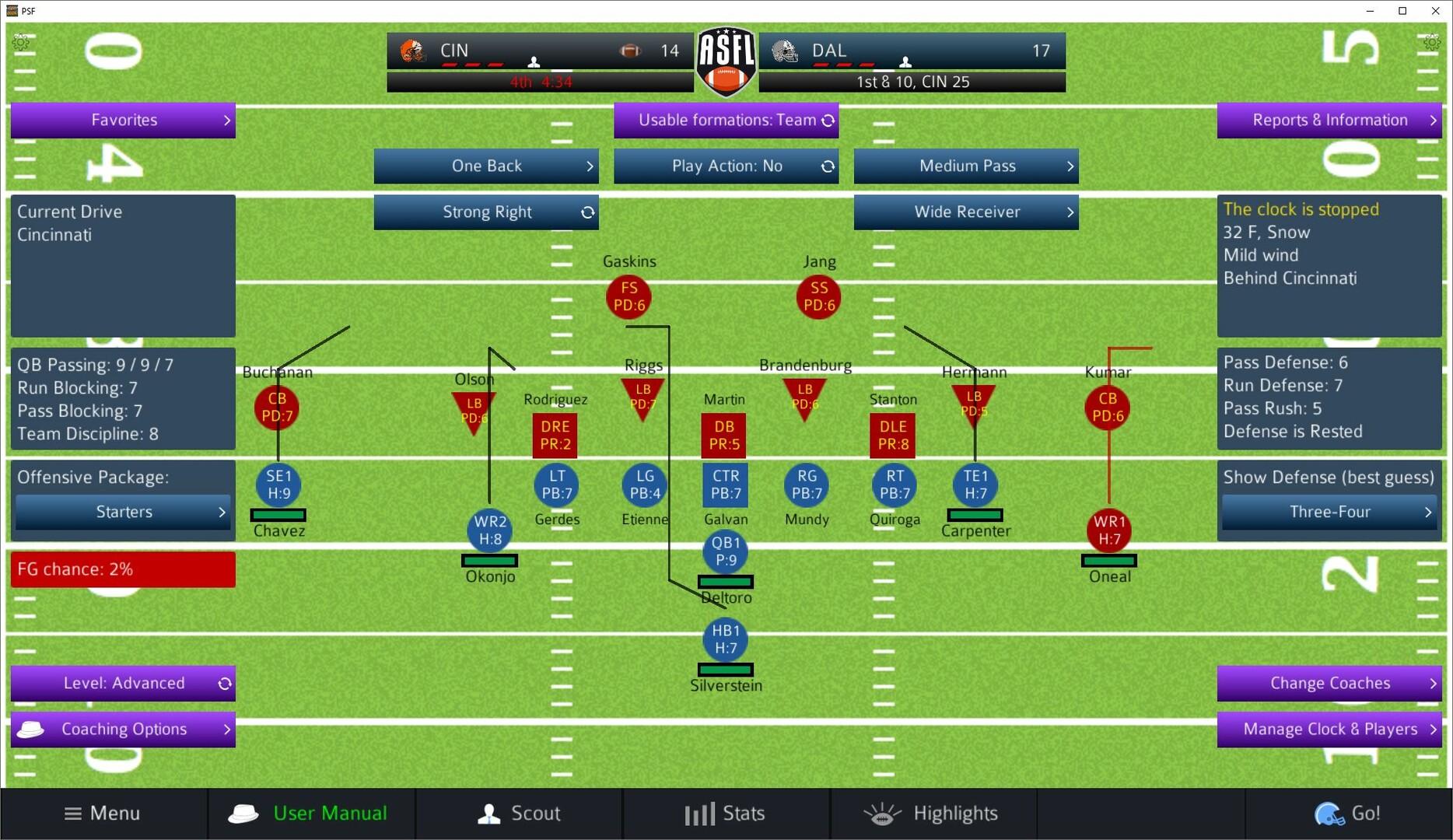
Task: Select quarterback Deltoro on the field
Action: tap(725, 552)
